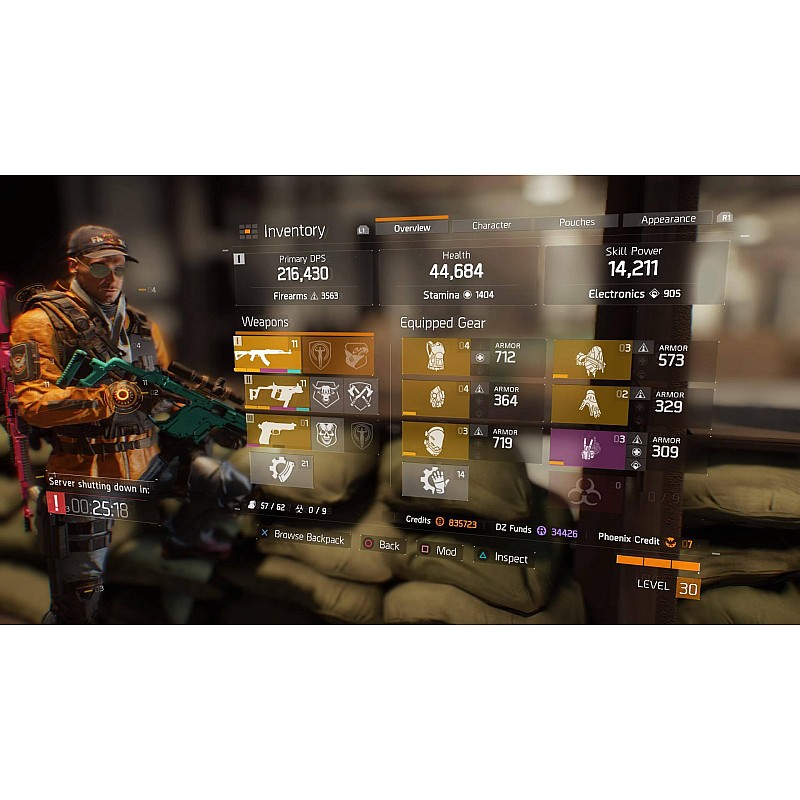Screen dimensions: 800x800
Task: Select the body armor vest with 712 armor
Action: coord(436,357)
